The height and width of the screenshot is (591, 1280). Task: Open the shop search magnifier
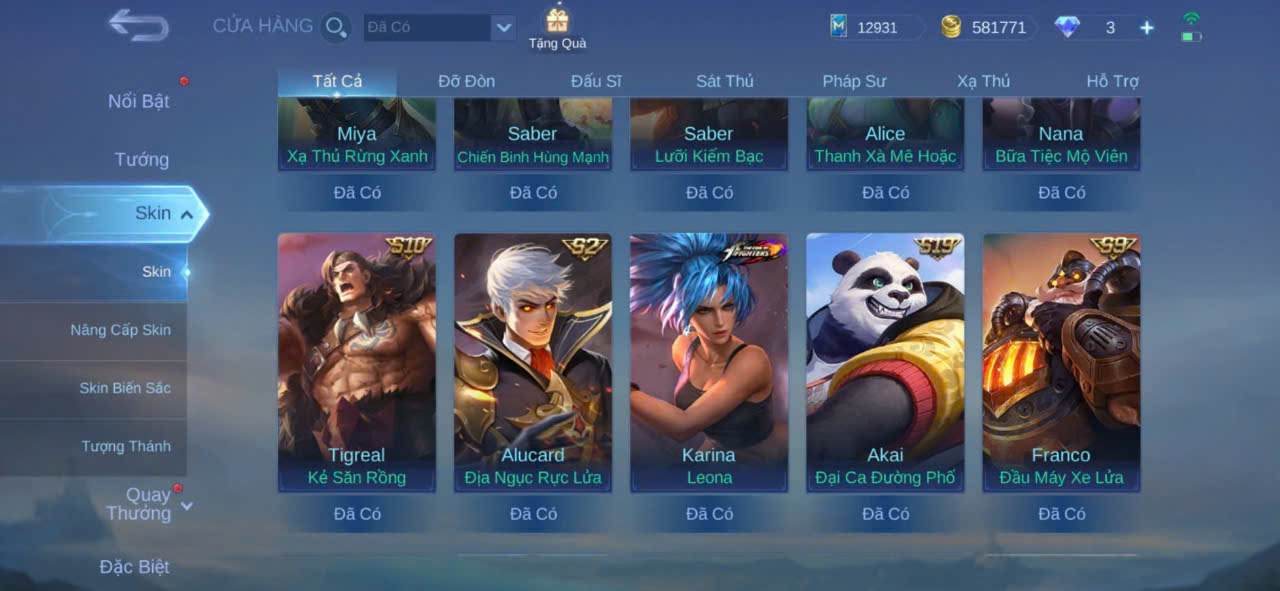pos(336,27)
